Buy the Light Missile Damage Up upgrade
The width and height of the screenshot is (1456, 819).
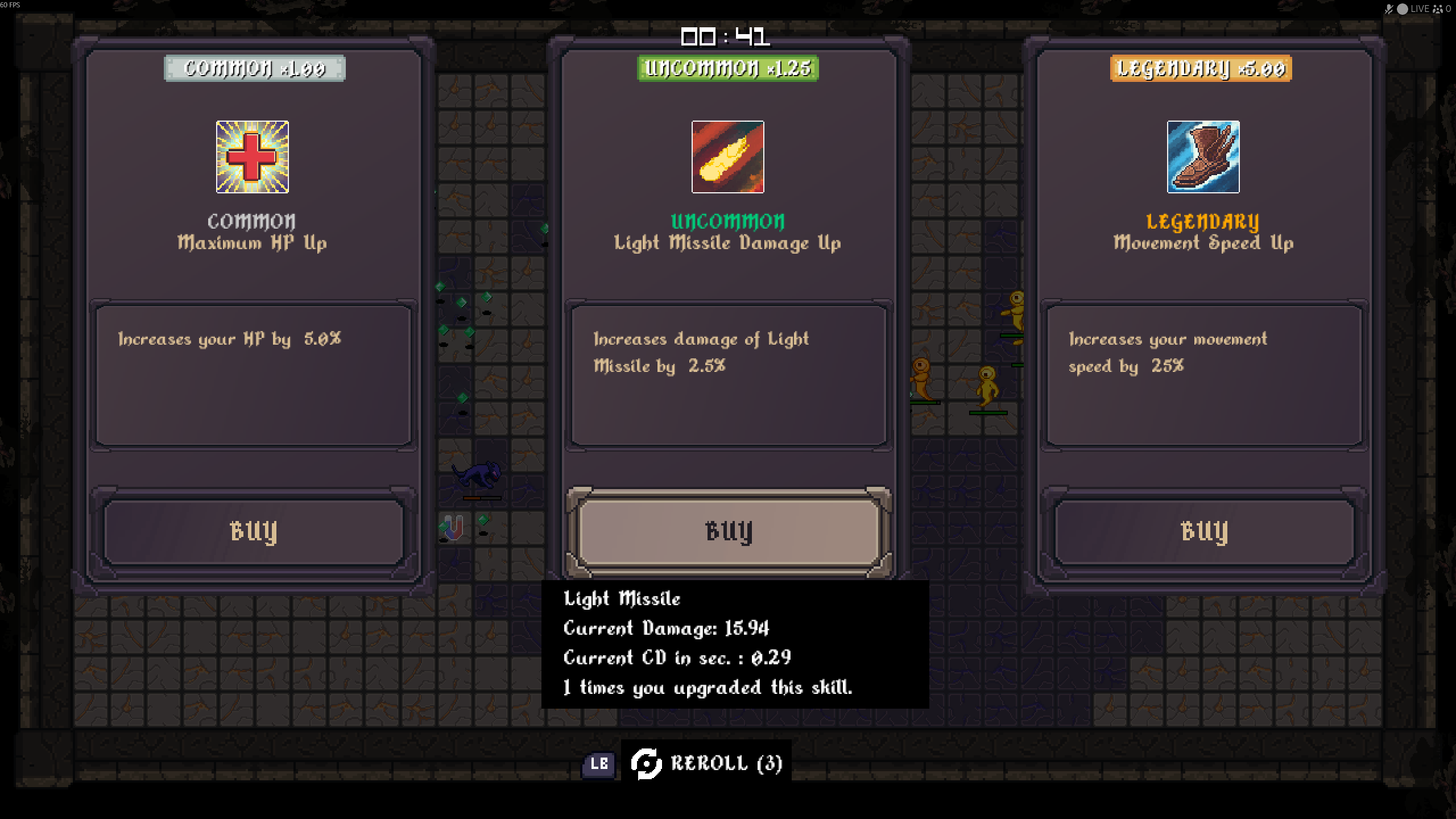click(727, 532)
